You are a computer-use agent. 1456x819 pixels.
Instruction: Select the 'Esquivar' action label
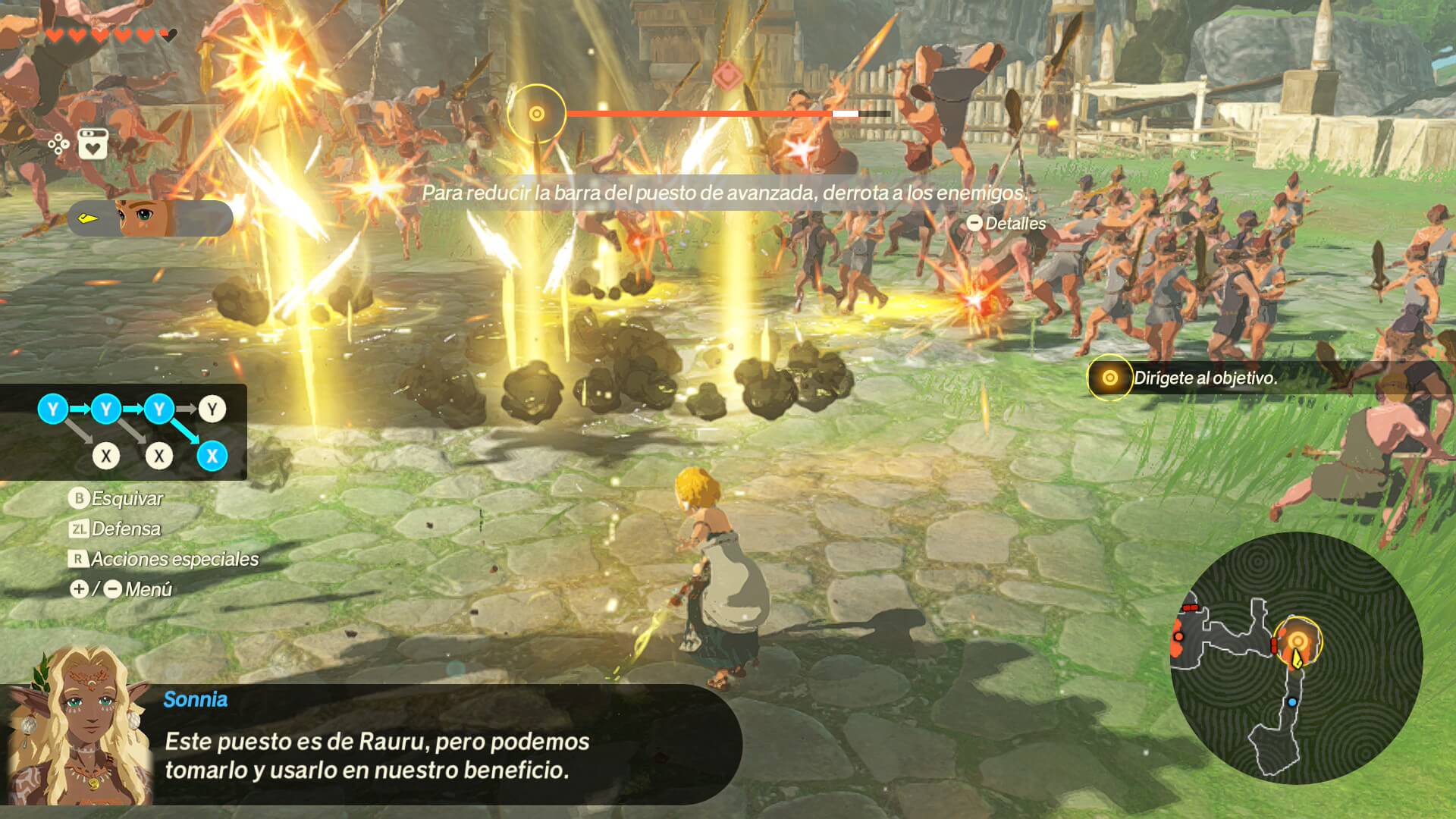pyautogui.click(x=116, y=498)
